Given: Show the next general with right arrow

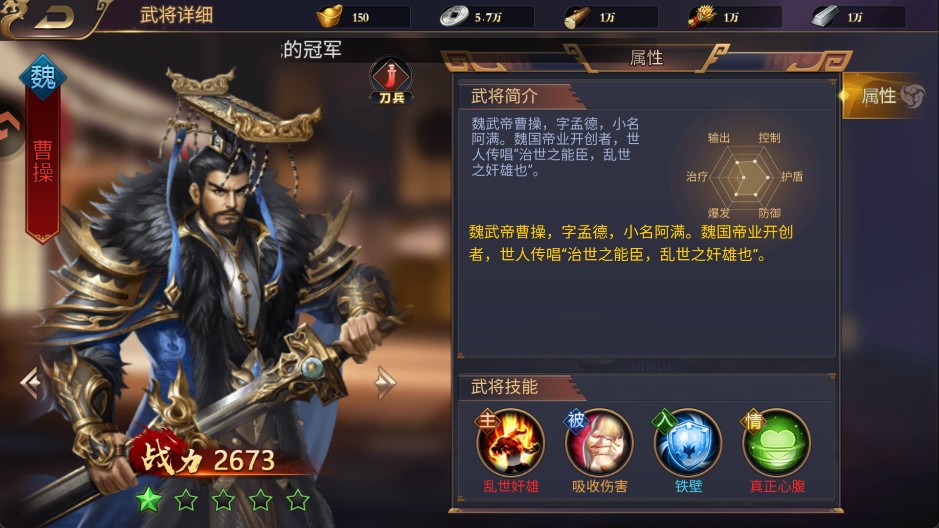Looking at the screenshot, I should [386, 381].
